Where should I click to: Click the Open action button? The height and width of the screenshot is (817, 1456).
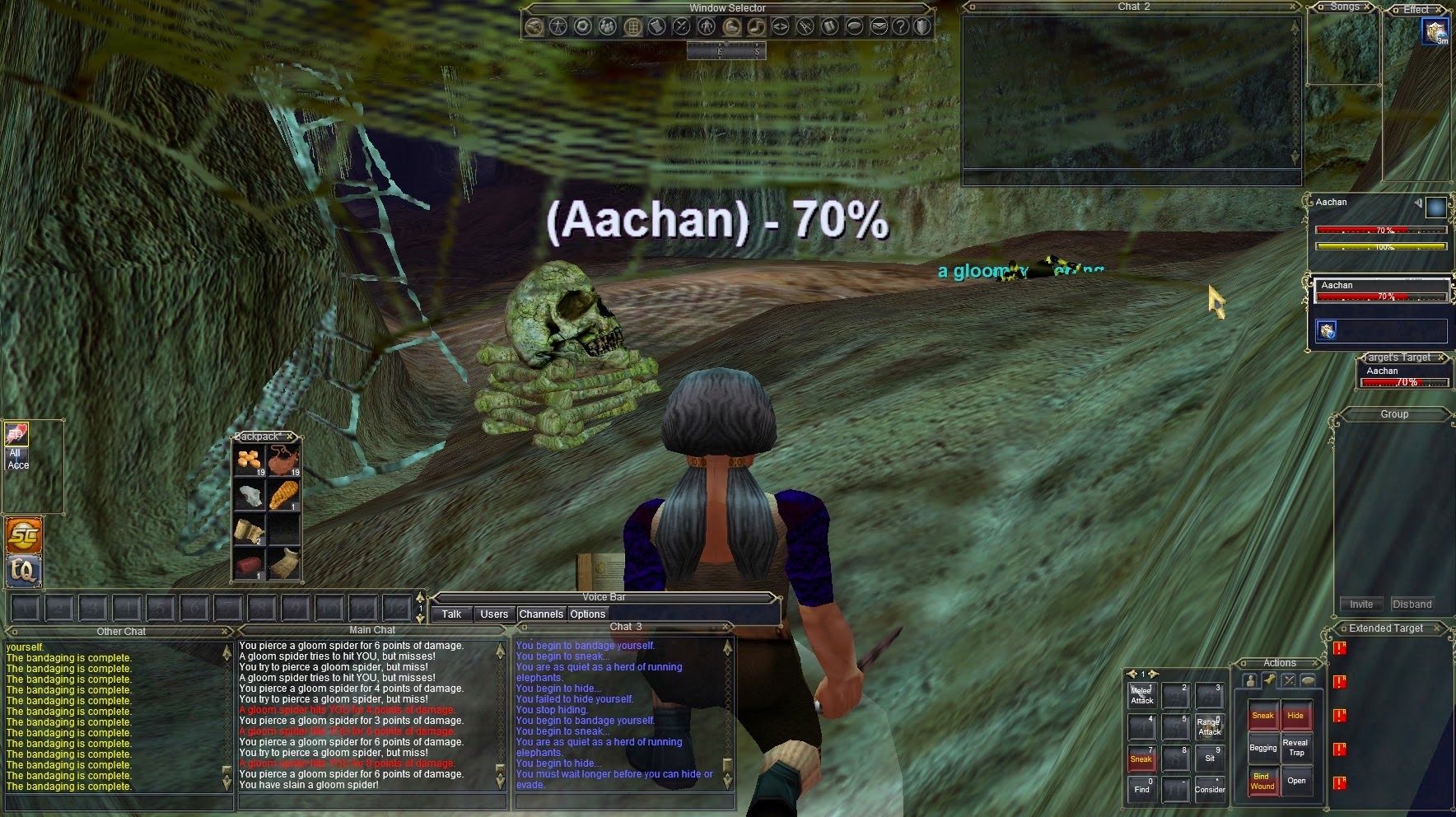(x=1295, y=781)
